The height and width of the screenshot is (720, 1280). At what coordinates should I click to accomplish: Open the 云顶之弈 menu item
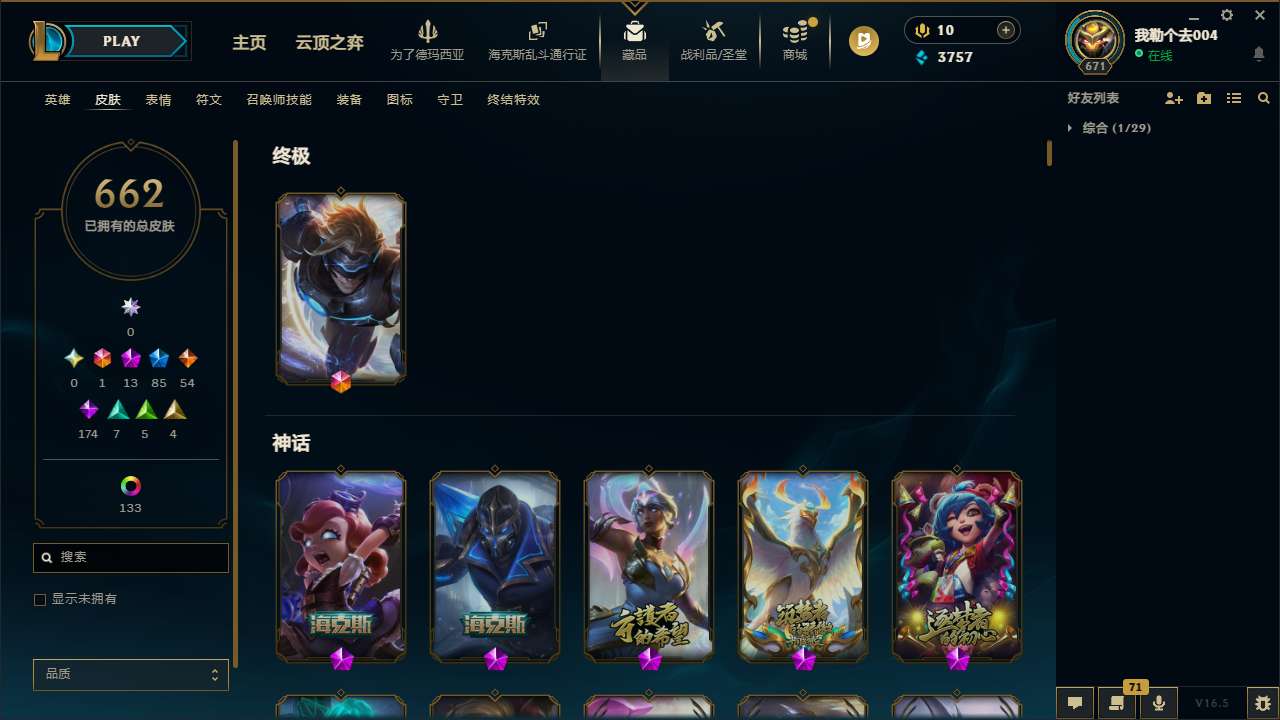[328, 44]
